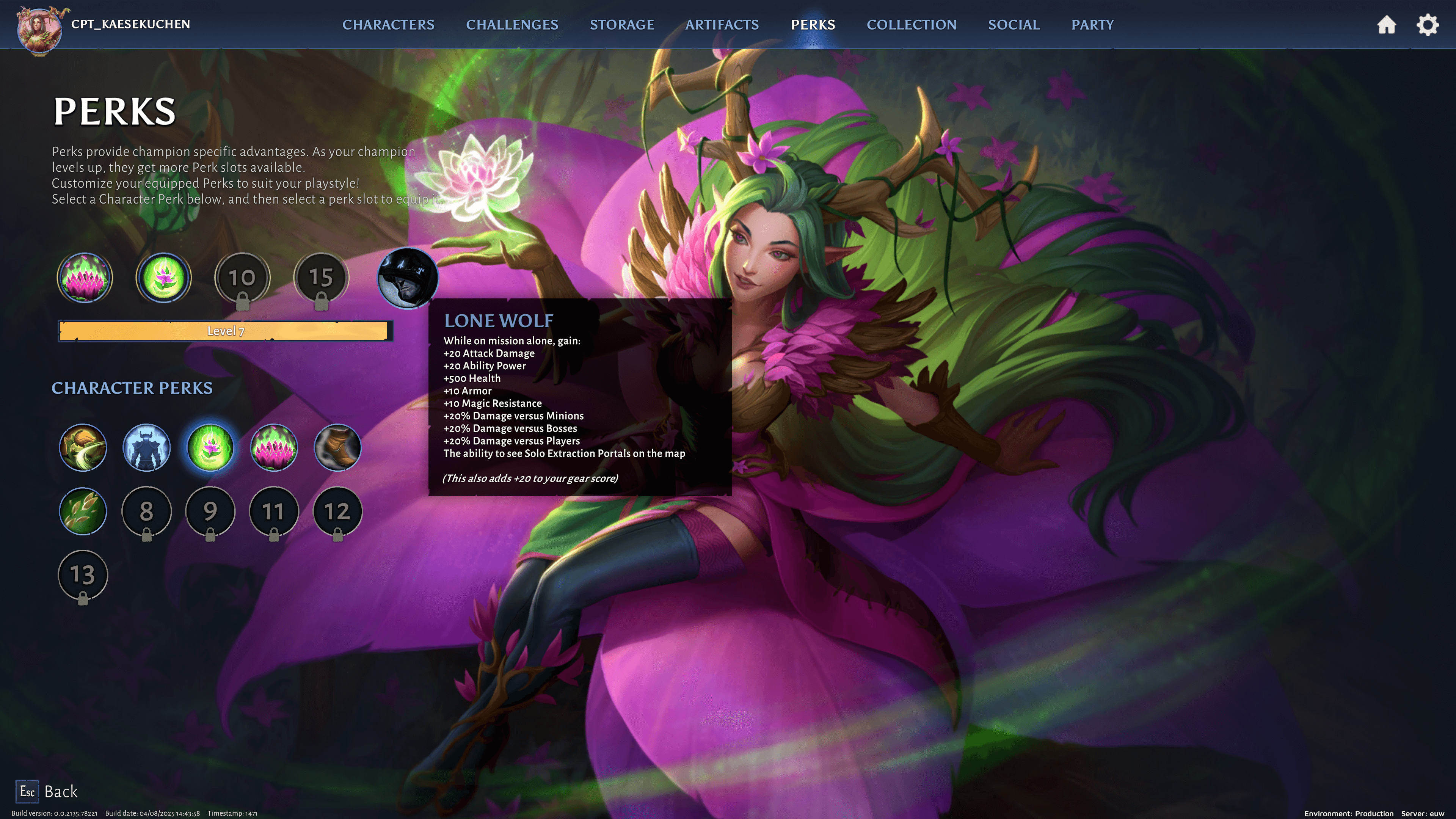Open settings via the gear icon
This screenshot has height=819, width=1456.
[1428, 25]
